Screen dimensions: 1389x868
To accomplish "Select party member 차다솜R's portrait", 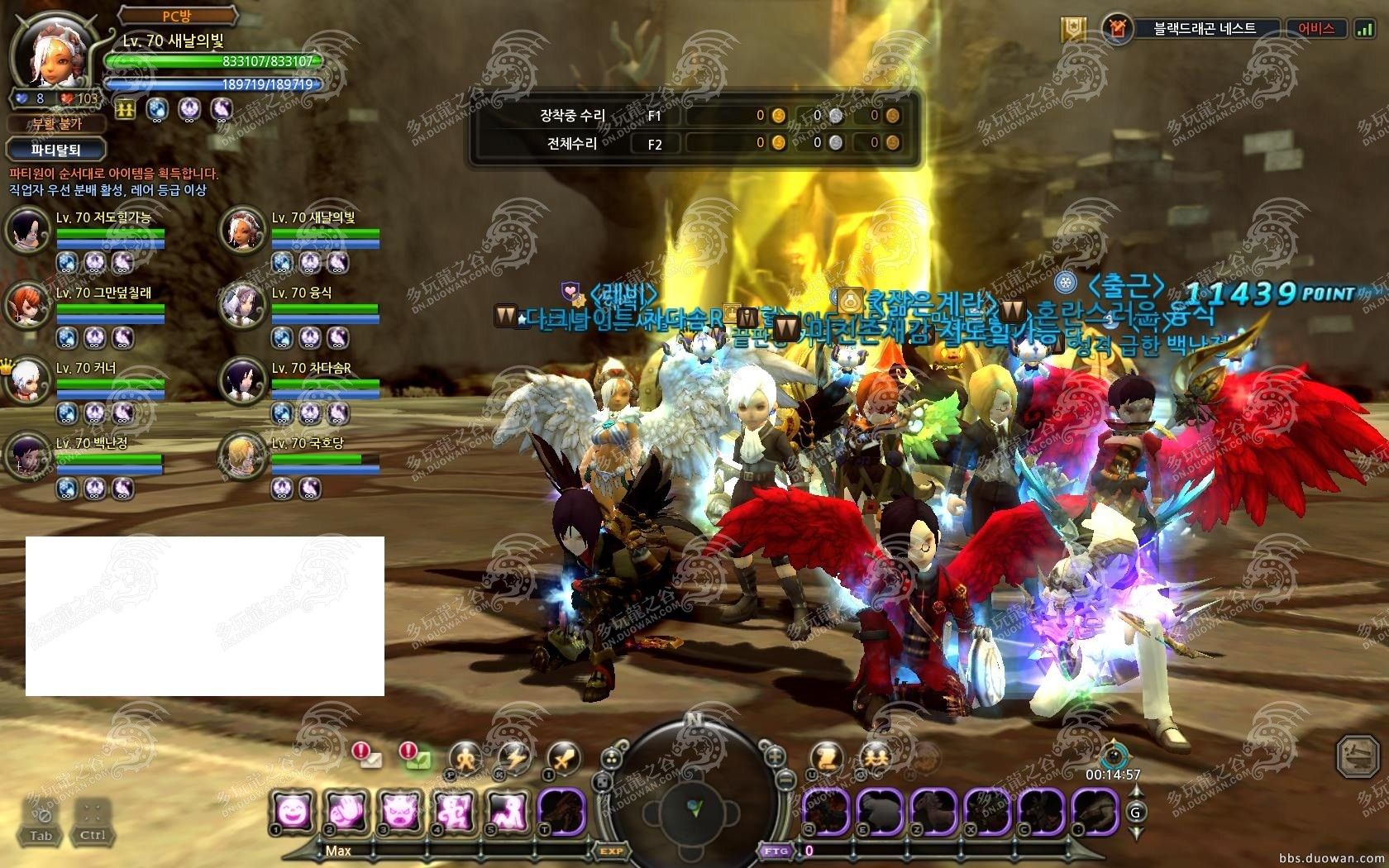I will pyautogui.click(x=243, y=380).
